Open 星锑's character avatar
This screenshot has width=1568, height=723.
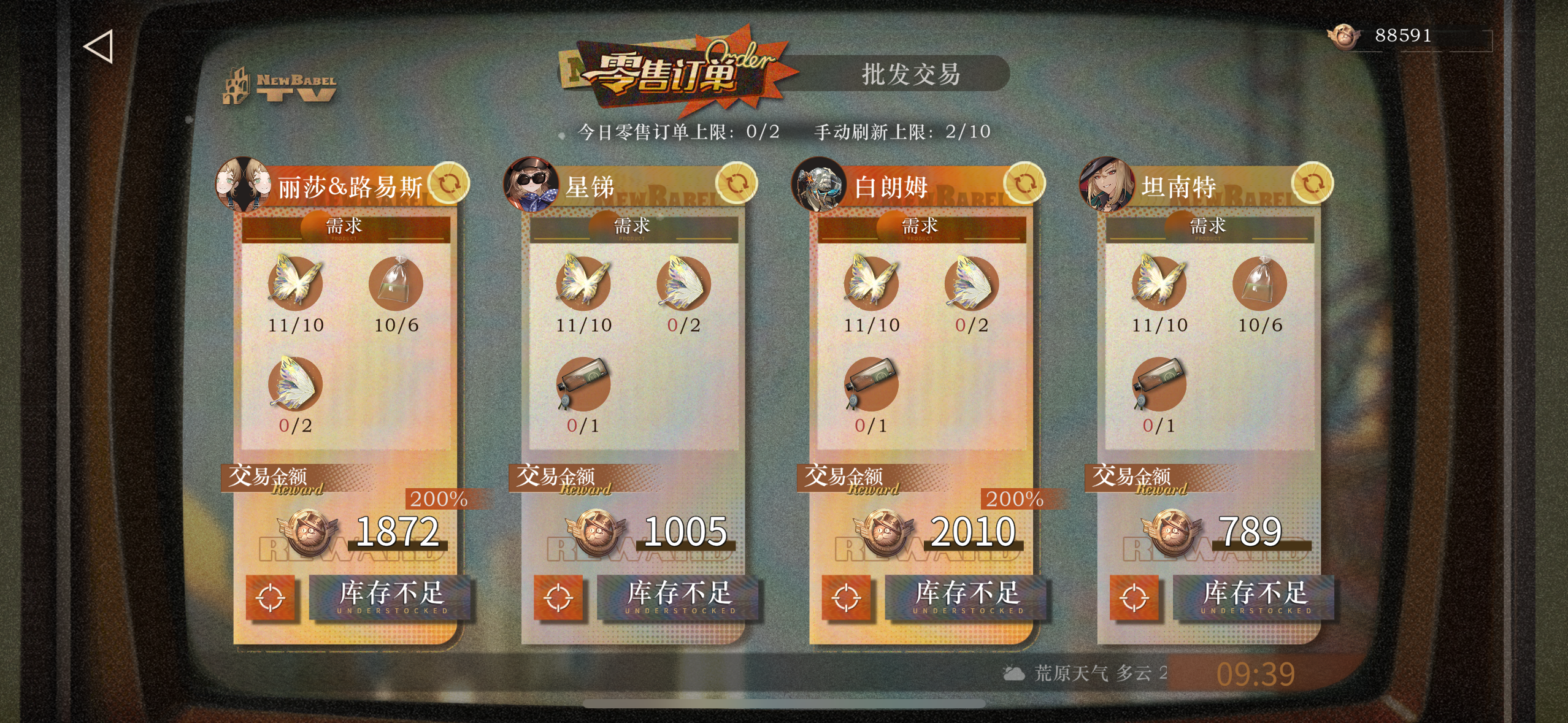coord(531,183)
